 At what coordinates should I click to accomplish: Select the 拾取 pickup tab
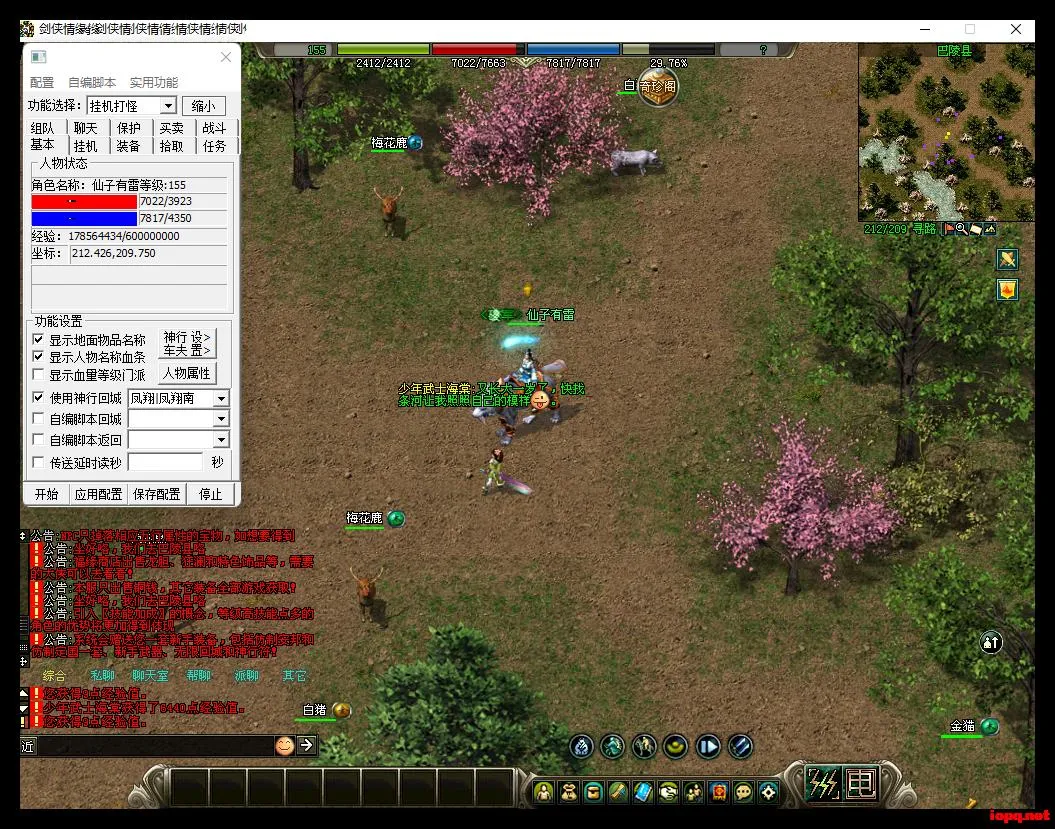coord(172,146)
